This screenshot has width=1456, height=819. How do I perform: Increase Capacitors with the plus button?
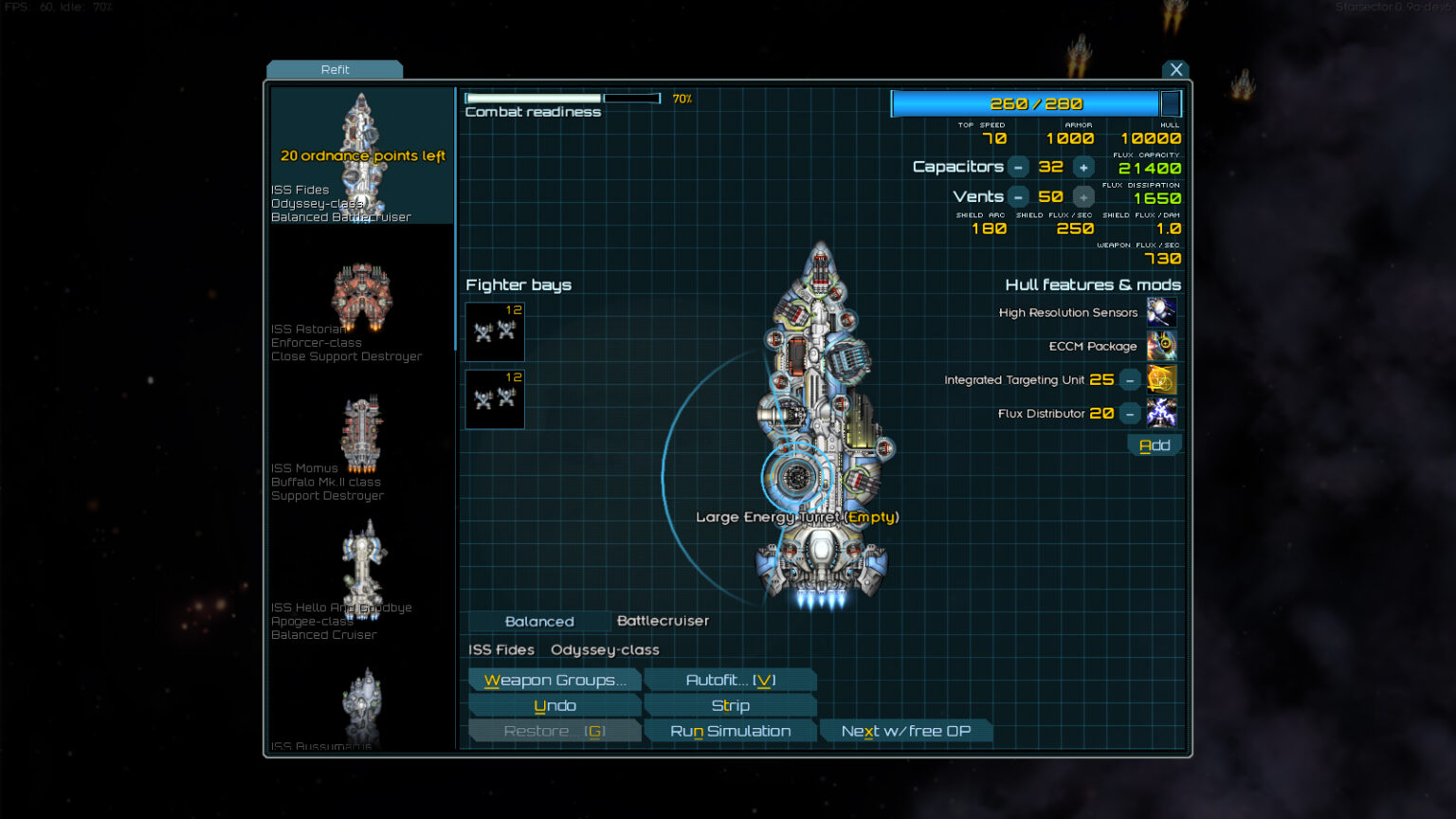tap(1083, 167)
